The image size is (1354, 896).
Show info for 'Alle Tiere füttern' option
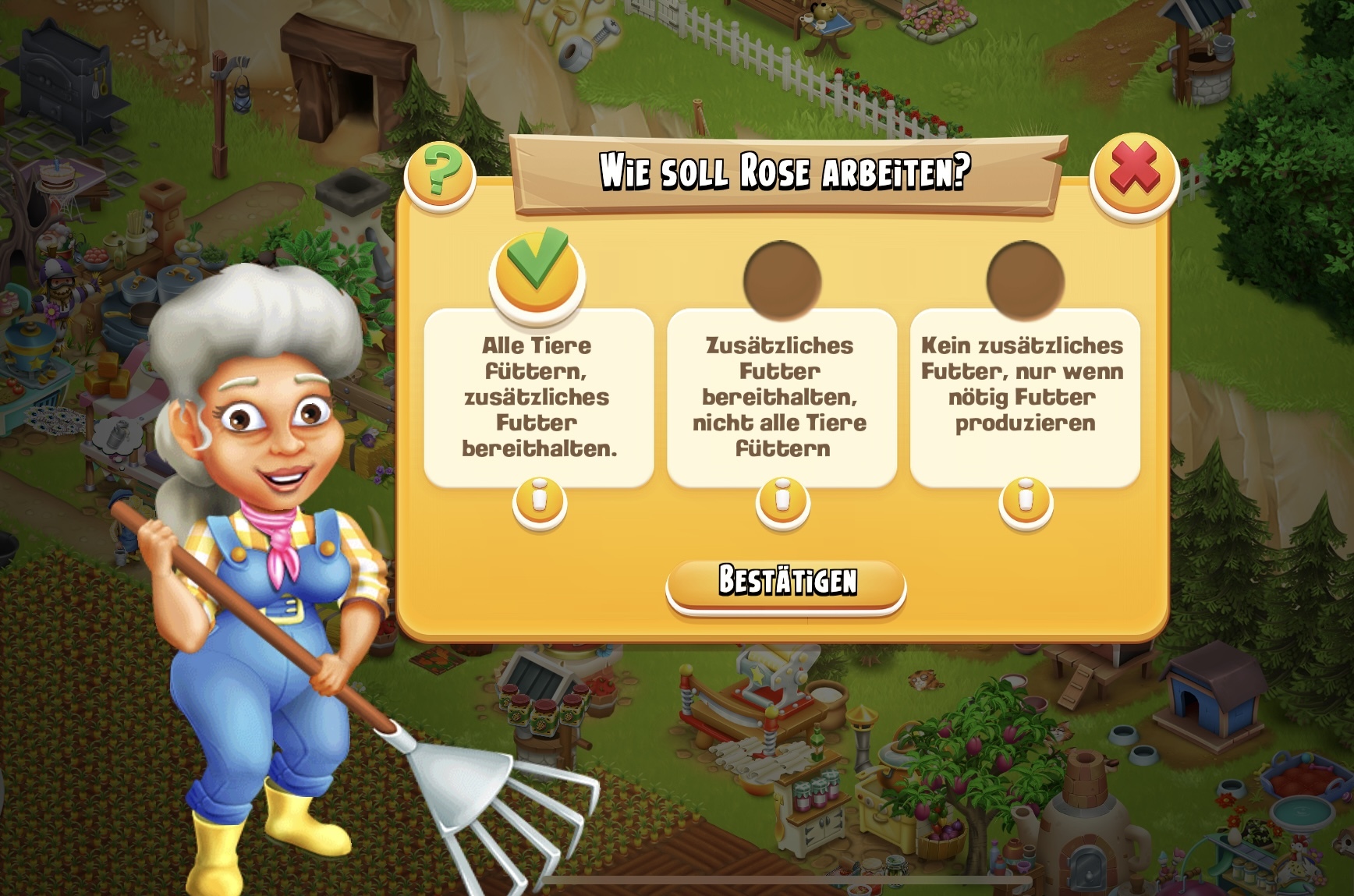(540, 501)
